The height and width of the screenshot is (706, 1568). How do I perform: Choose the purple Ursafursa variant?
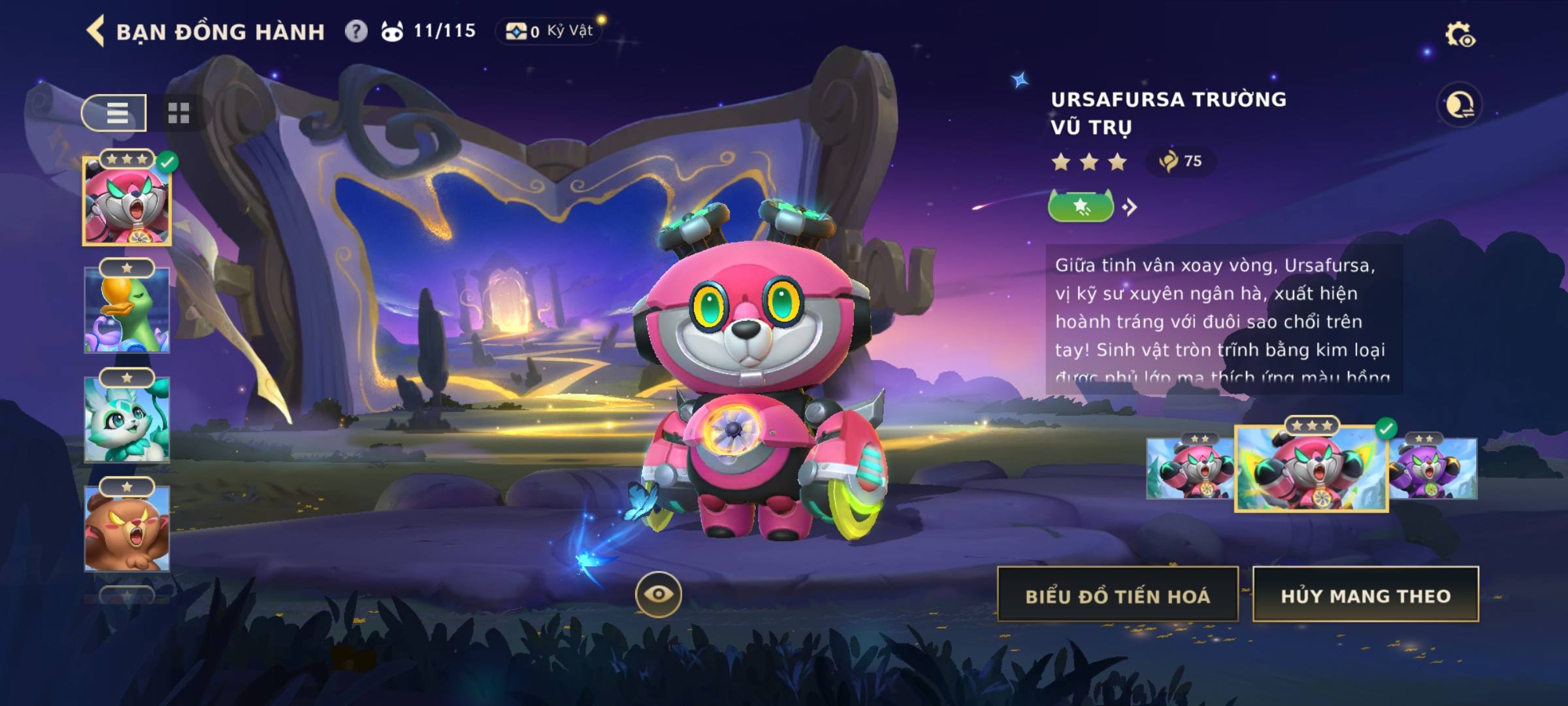[1433, 469]
